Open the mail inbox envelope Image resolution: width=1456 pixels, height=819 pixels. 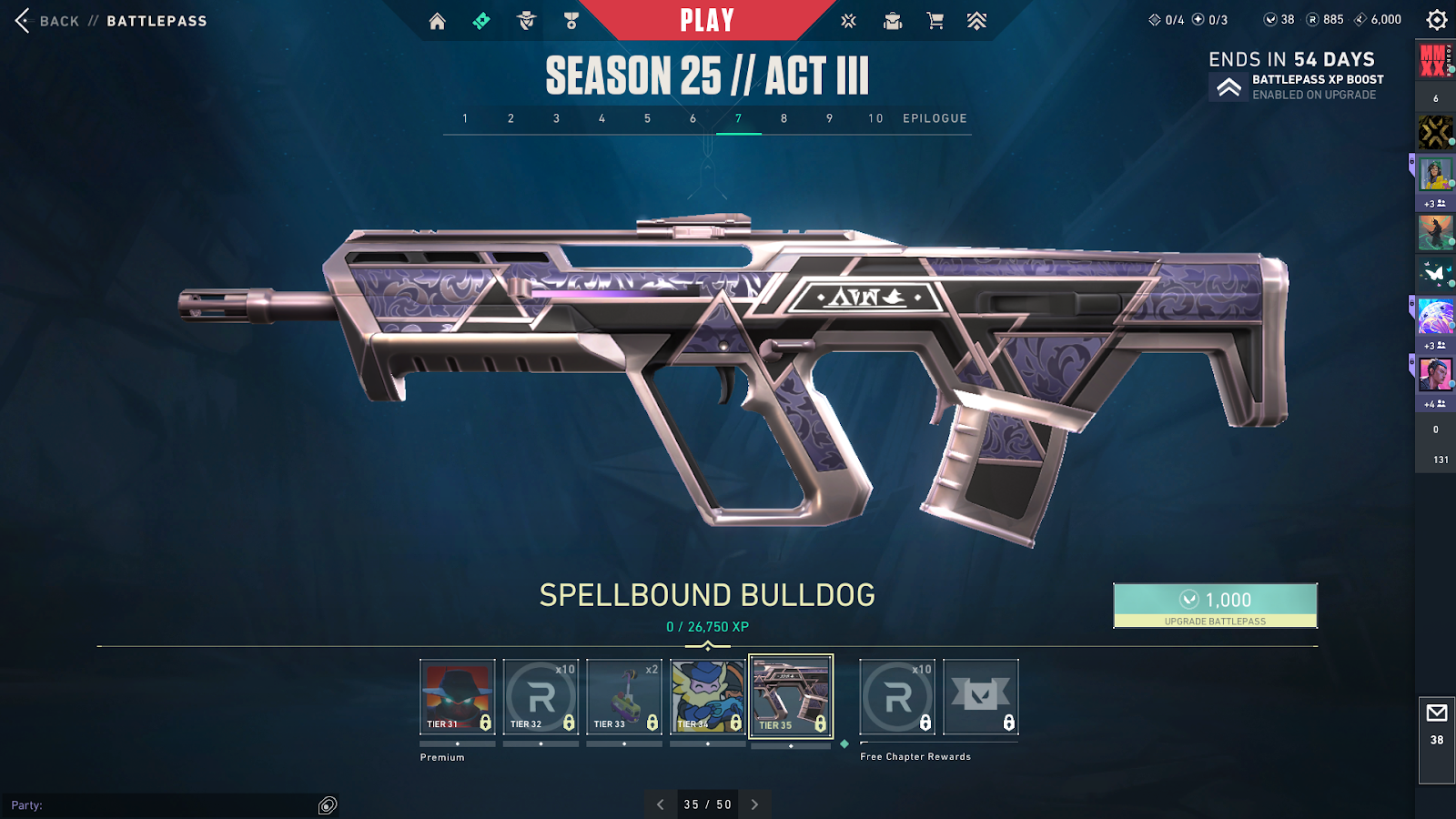click(1437, 713)
